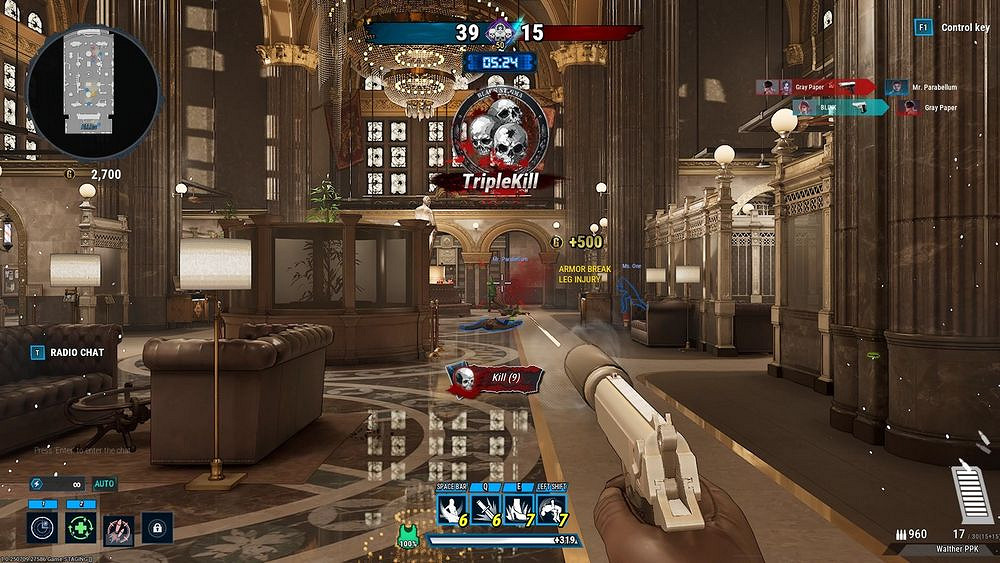Screen dimensions: 1000x563
Task: Use the green healing cross ability
Action: coord(81,527)
